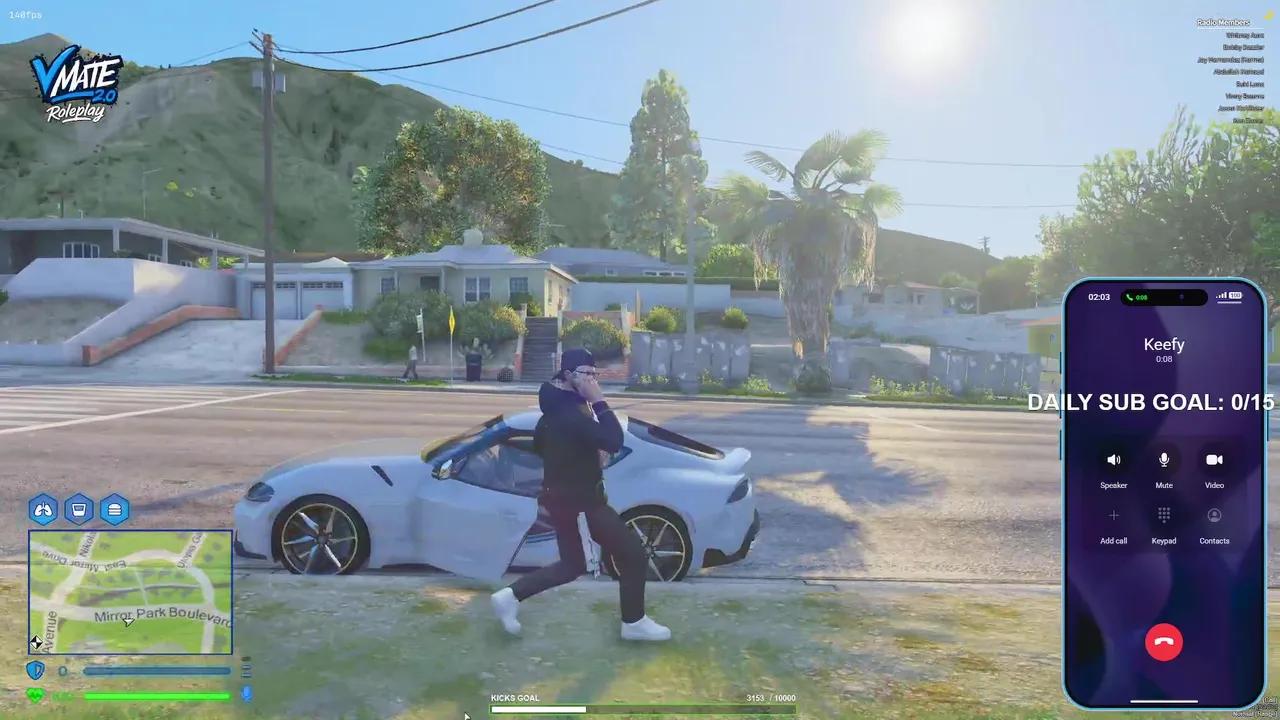Enable Video for the call with Keefy
Viewport: 1280px width, 720px height.
pyautogui.click(x=1214, y=462)
